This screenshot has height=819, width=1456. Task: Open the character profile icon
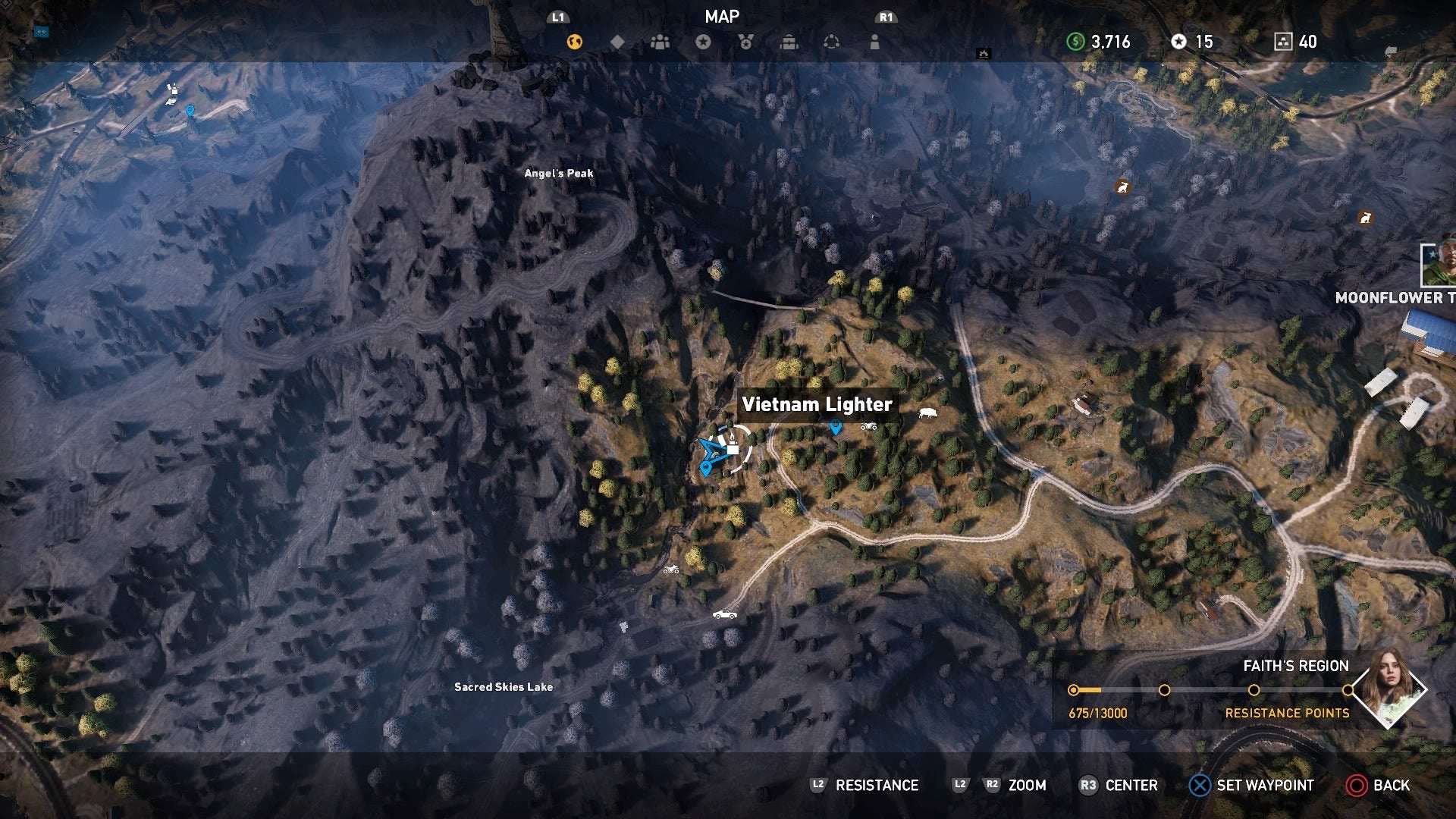[876, 42]
